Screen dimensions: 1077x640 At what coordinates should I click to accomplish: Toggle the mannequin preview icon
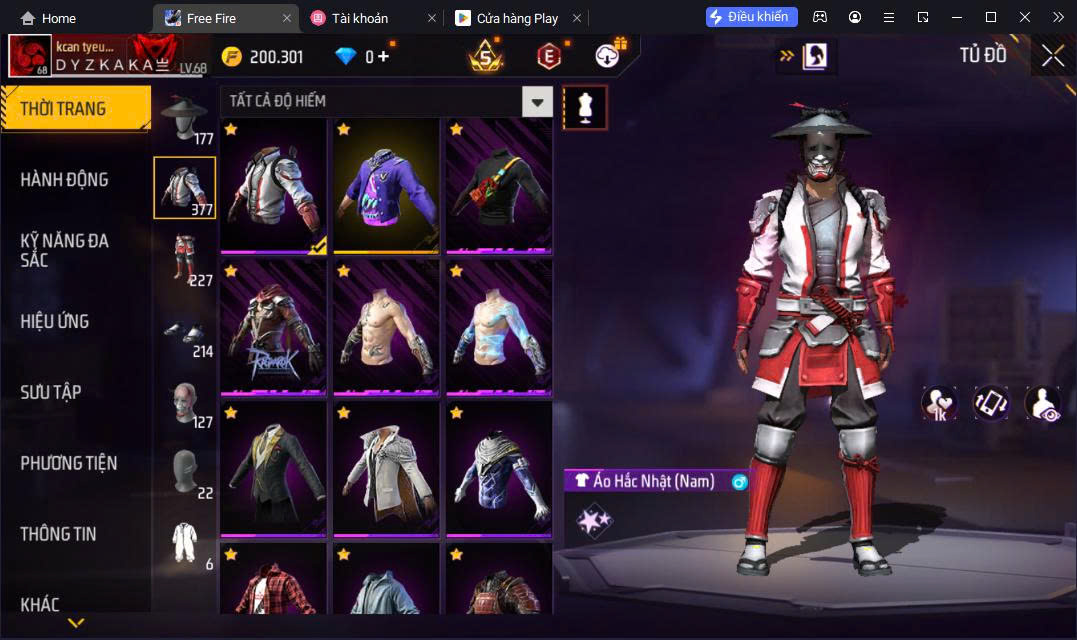coord(585,107)
